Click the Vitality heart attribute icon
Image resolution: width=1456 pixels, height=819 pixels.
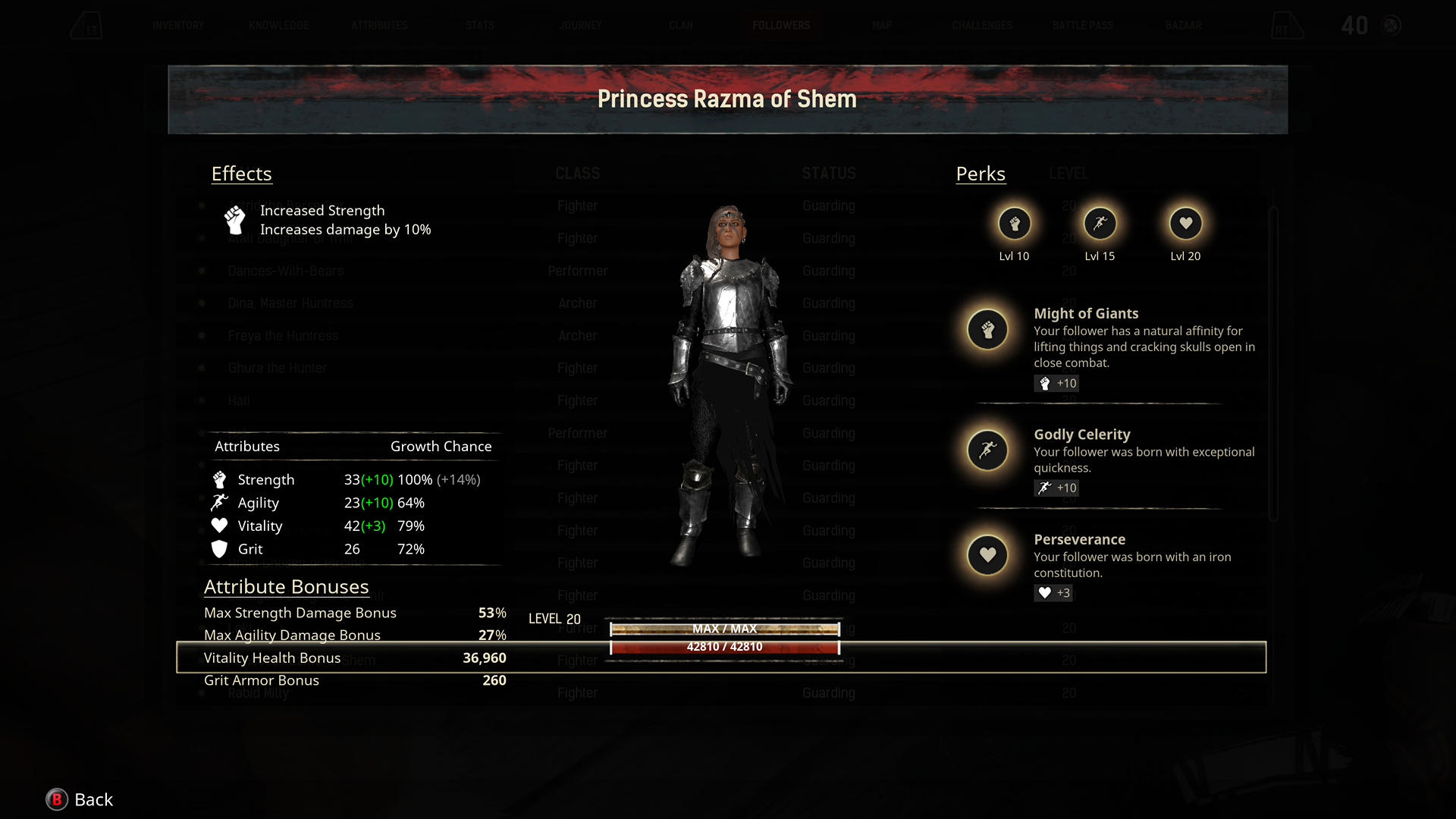[x=220, y=525]
